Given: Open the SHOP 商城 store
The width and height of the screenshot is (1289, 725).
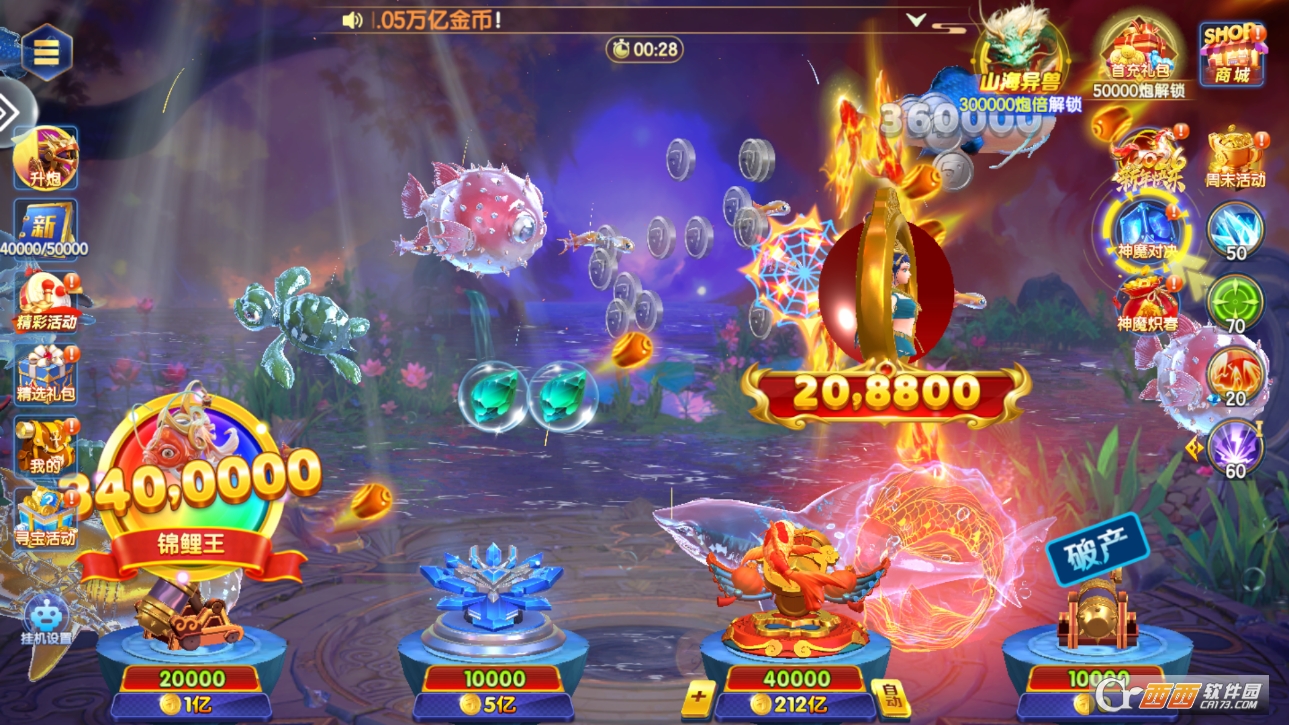Looking at the screenshot, I should (1231, 54).
